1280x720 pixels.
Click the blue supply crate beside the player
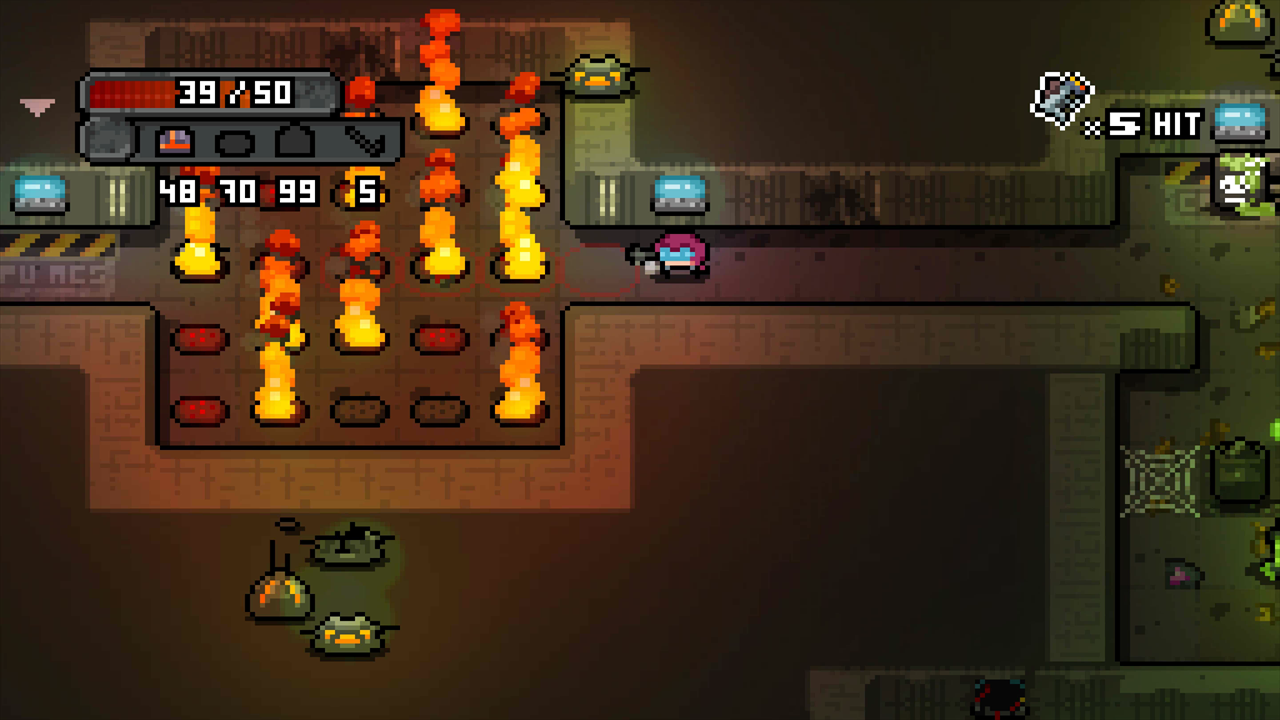tap(679, 194)
